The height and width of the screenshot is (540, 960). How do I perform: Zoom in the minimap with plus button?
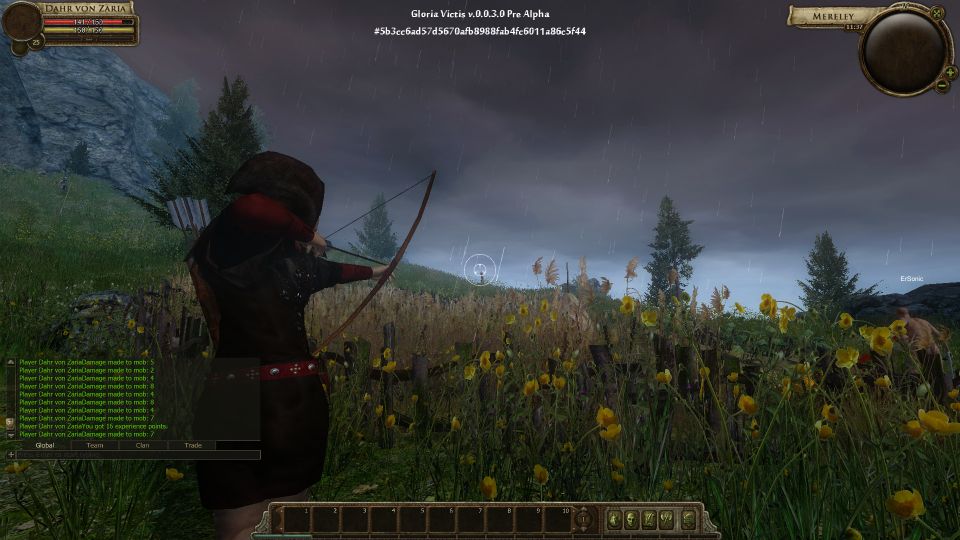click(950, 71)
